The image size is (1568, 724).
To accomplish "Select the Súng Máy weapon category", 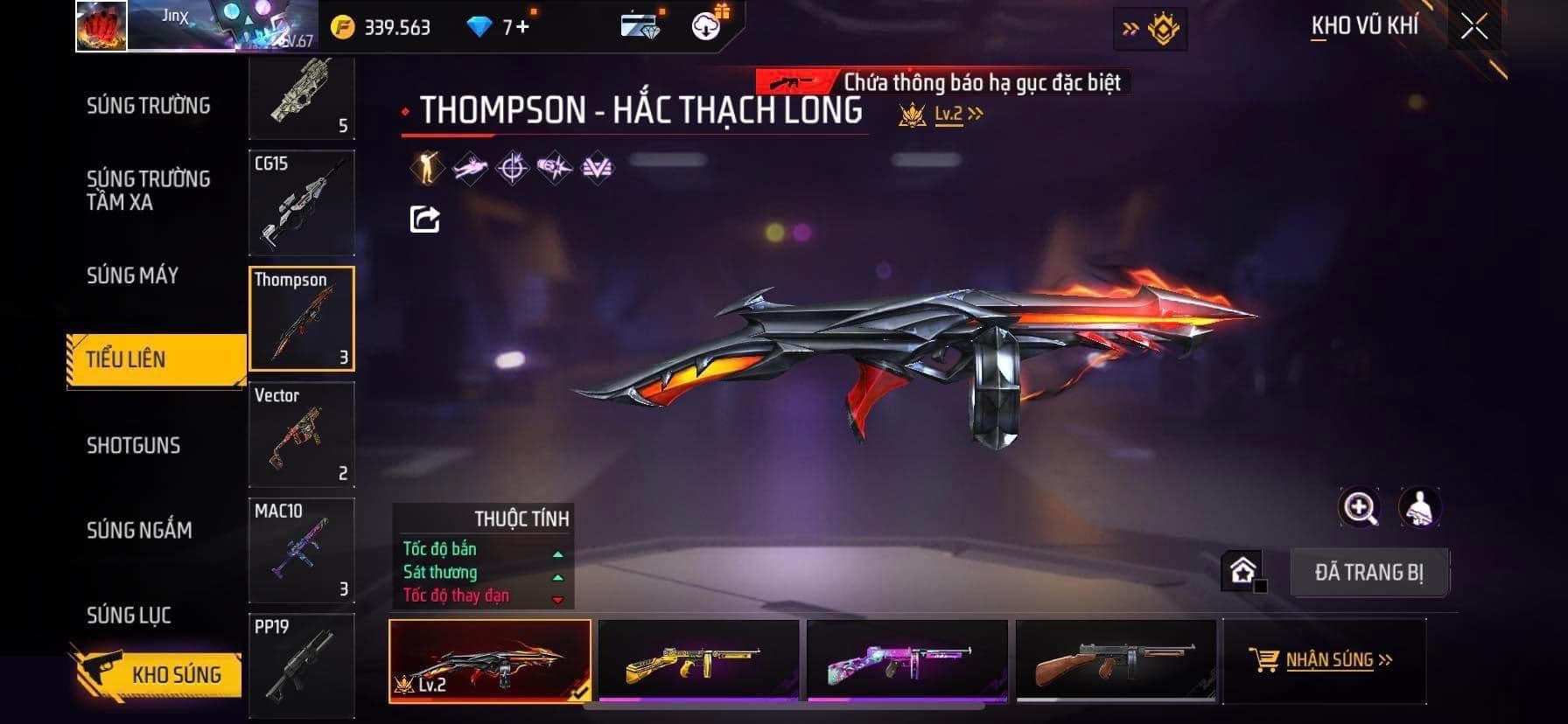I will point(132,275).
